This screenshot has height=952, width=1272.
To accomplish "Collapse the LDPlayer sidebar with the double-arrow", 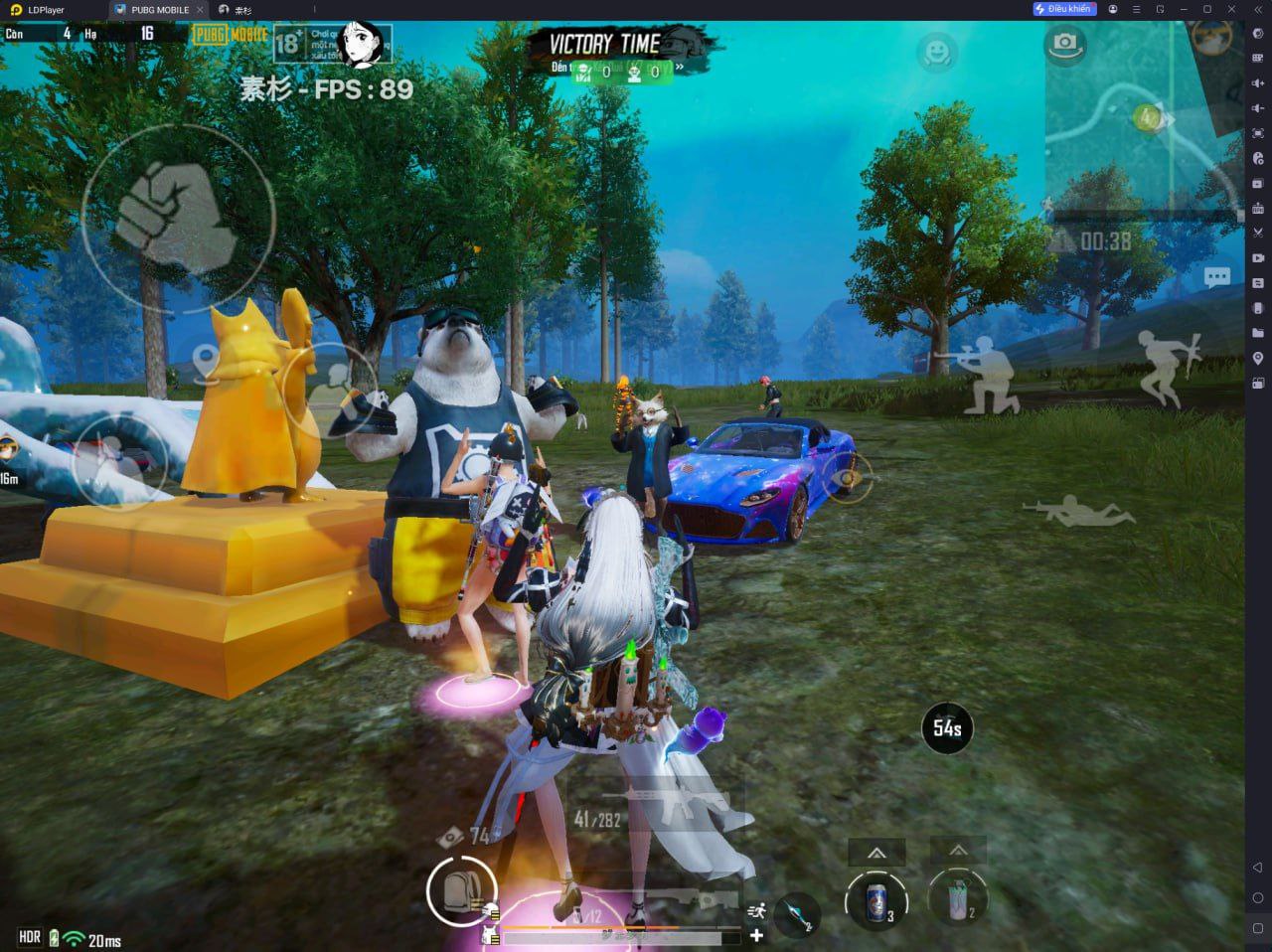I will (1259, 9).
